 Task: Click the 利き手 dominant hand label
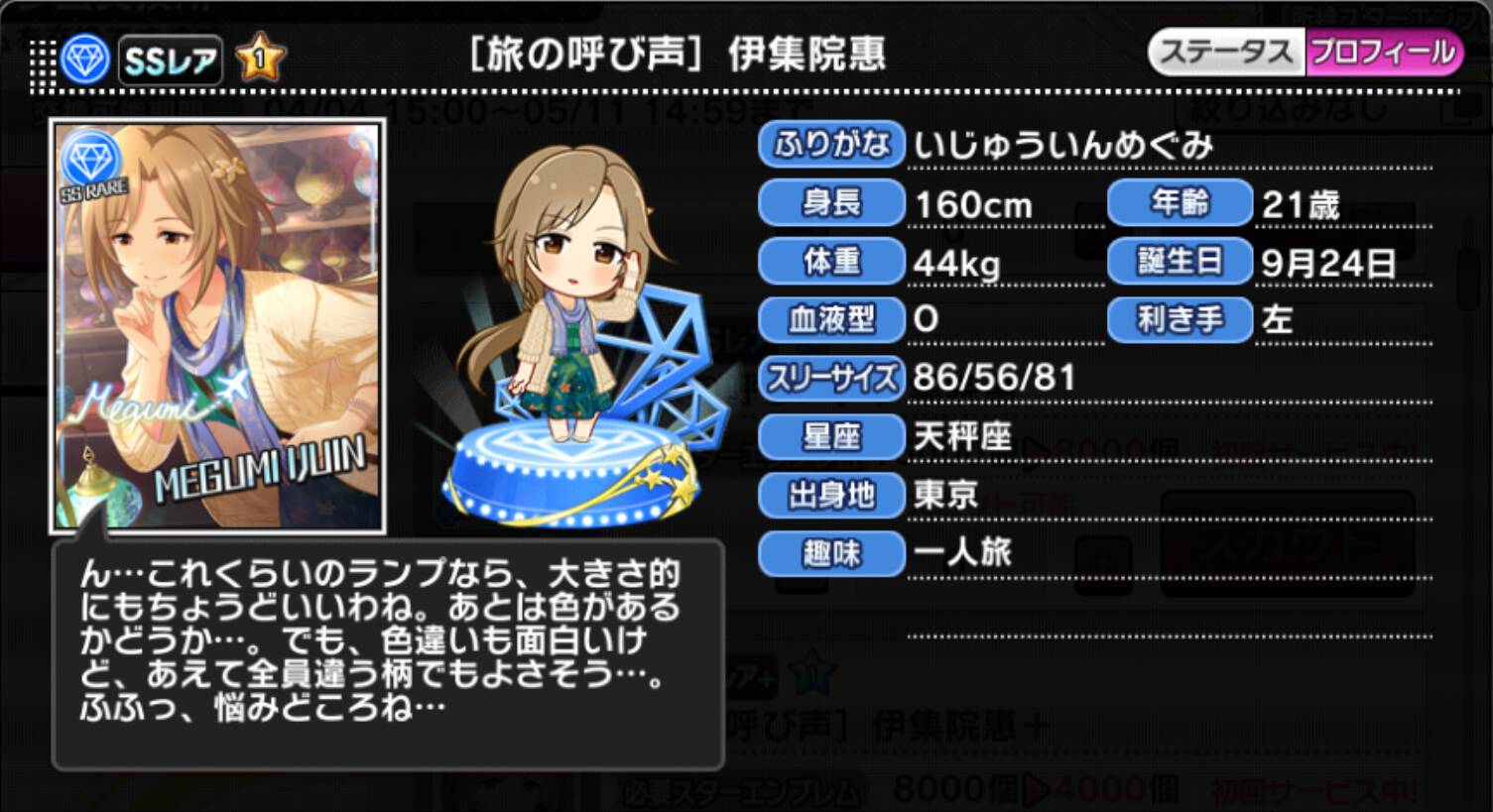click(x=1179, y=320)
